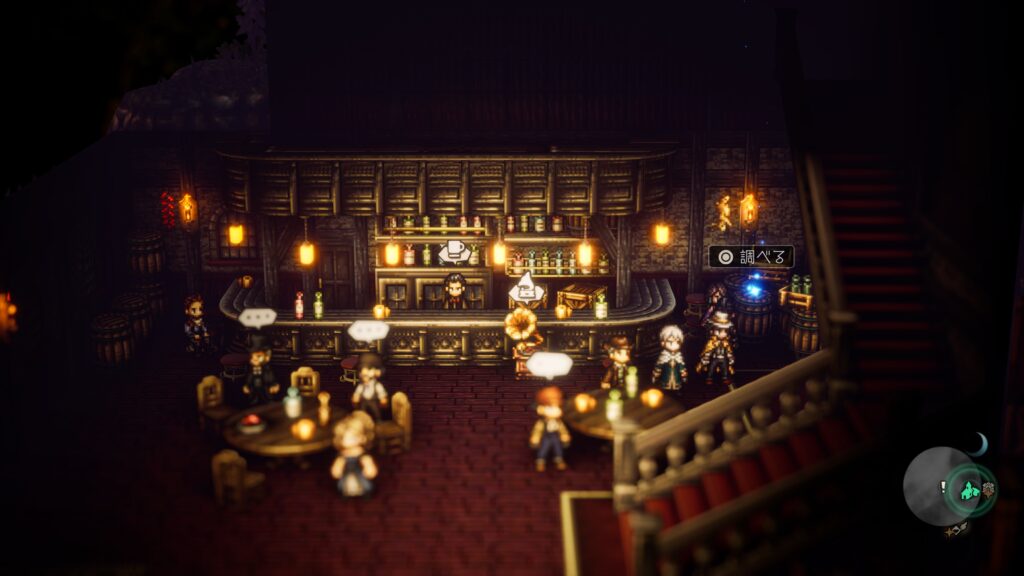The height and width of the screenshot is (576, 1024).
Task: Click the speech bubble over the top-hat man
Action: [257, 318]
